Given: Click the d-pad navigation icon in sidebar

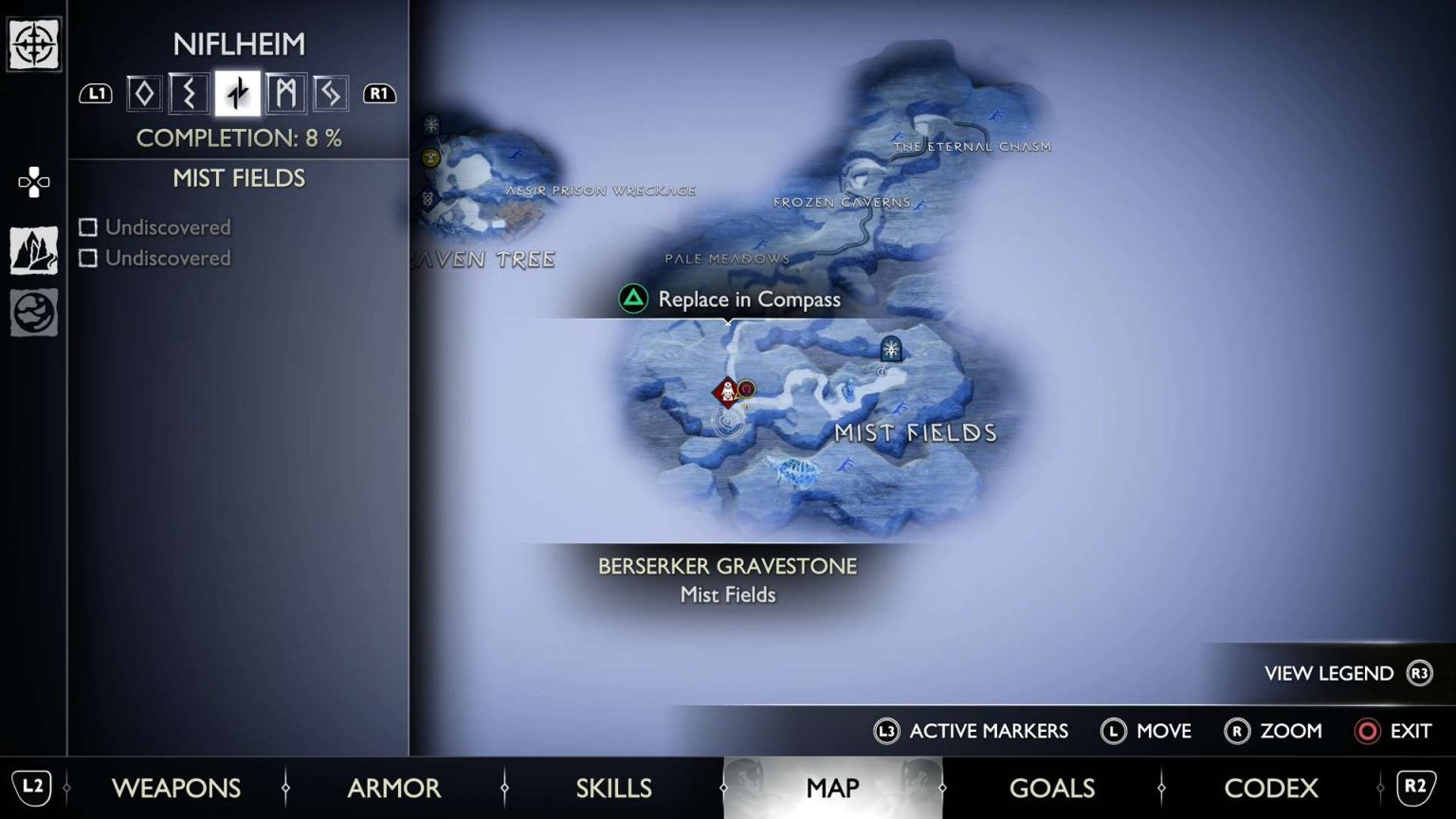Looking at the screenshot, I should (34, 182).
